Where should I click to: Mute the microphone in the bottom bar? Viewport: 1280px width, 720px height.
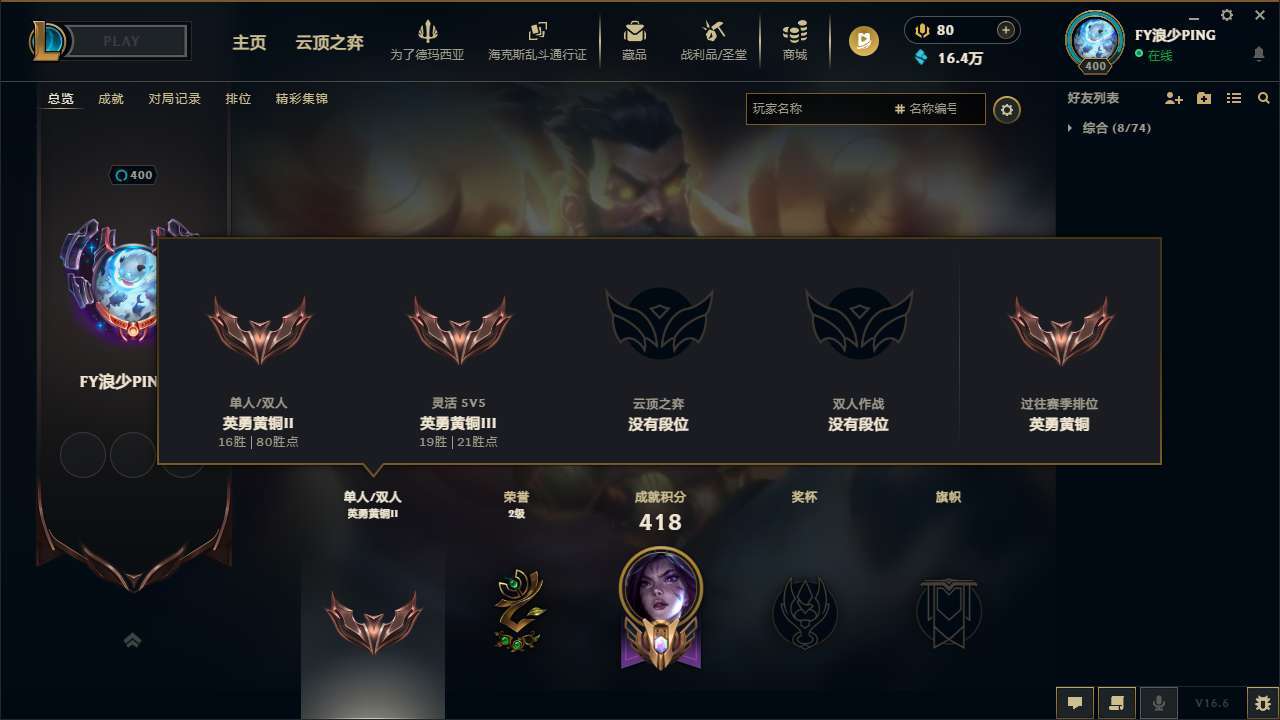coord(1159,703)
